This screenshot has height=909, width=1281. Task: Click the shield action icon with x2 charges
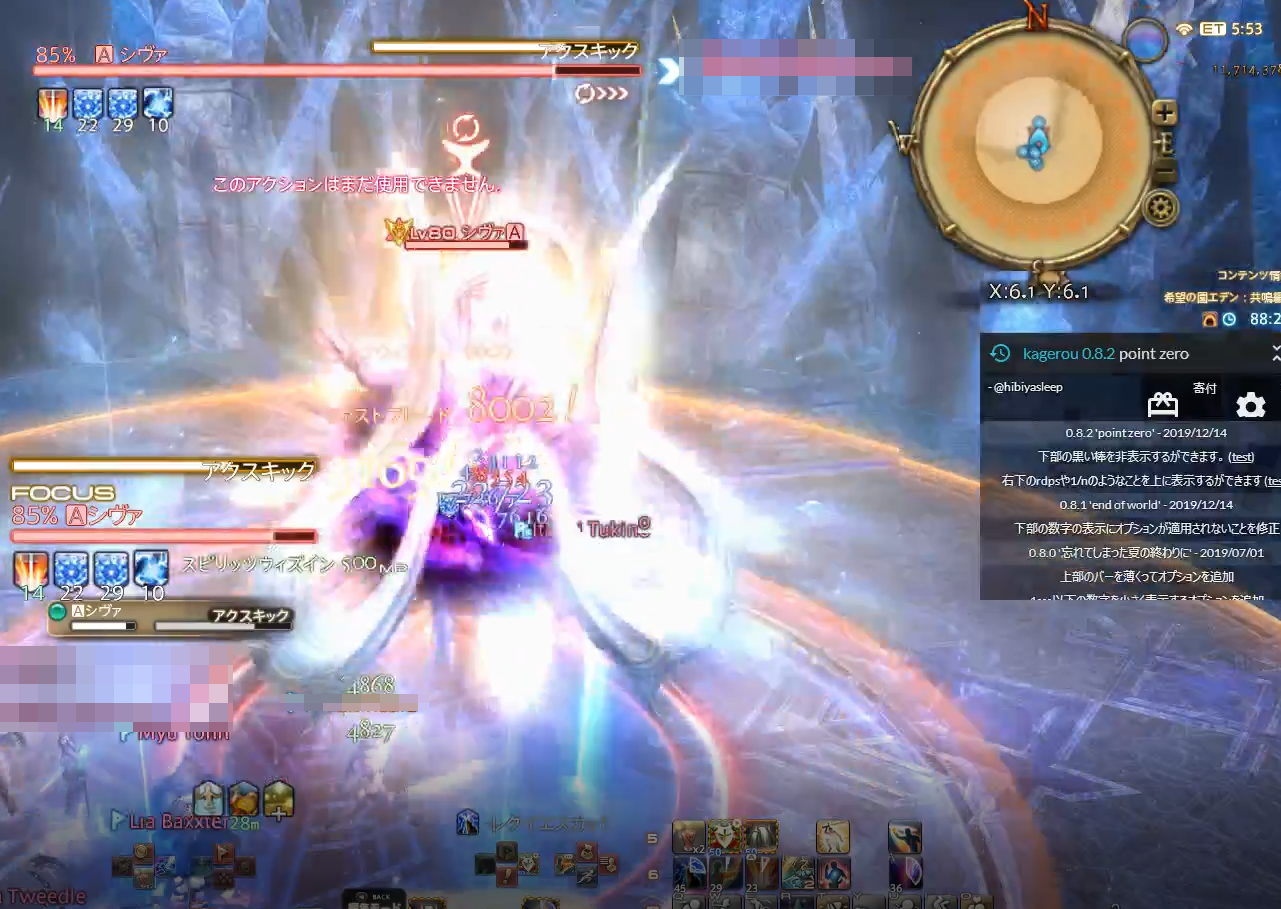688,836
